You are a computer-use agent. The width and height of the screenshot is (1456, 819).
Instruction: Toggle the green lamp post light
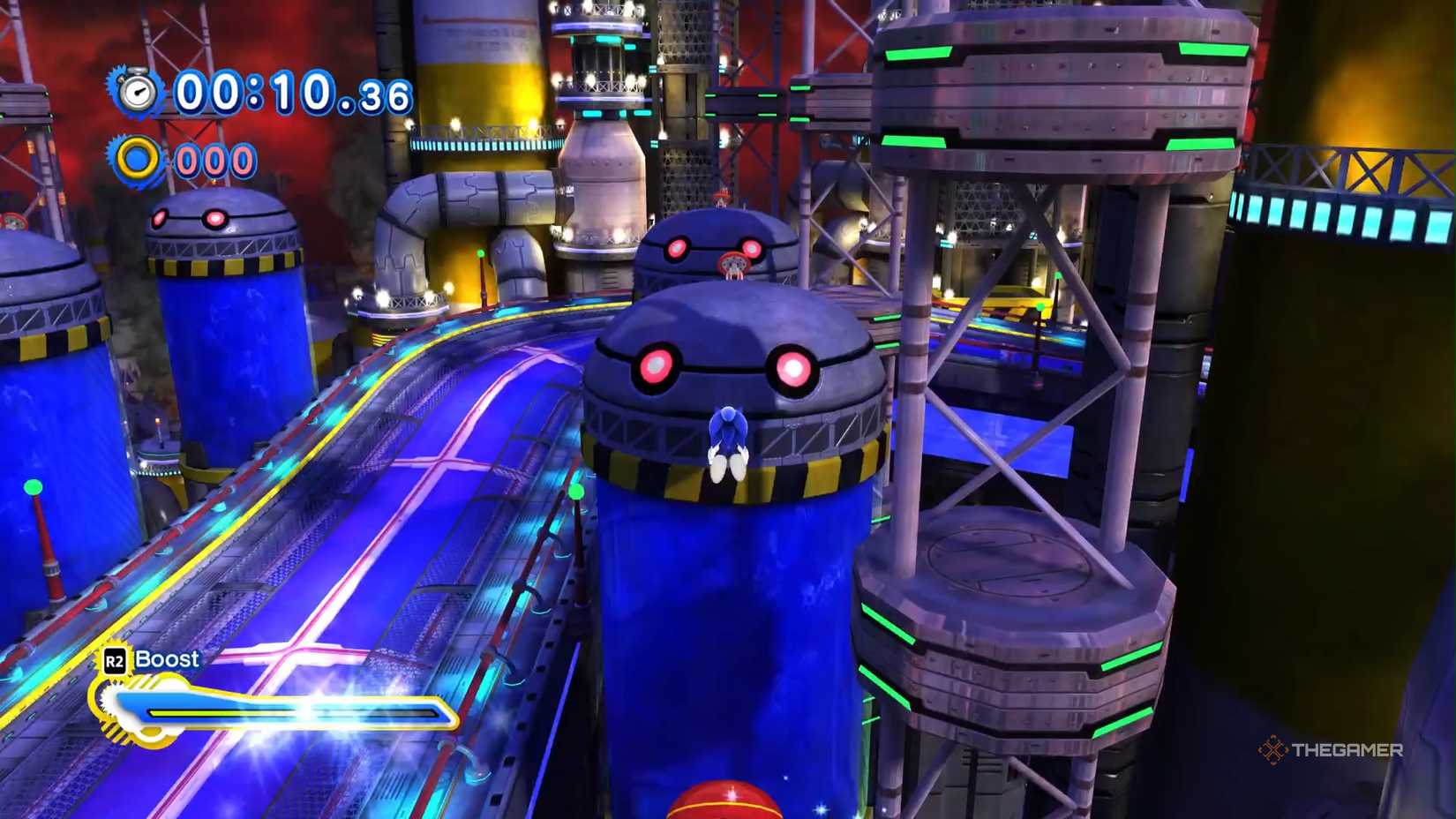click(578, 490)
